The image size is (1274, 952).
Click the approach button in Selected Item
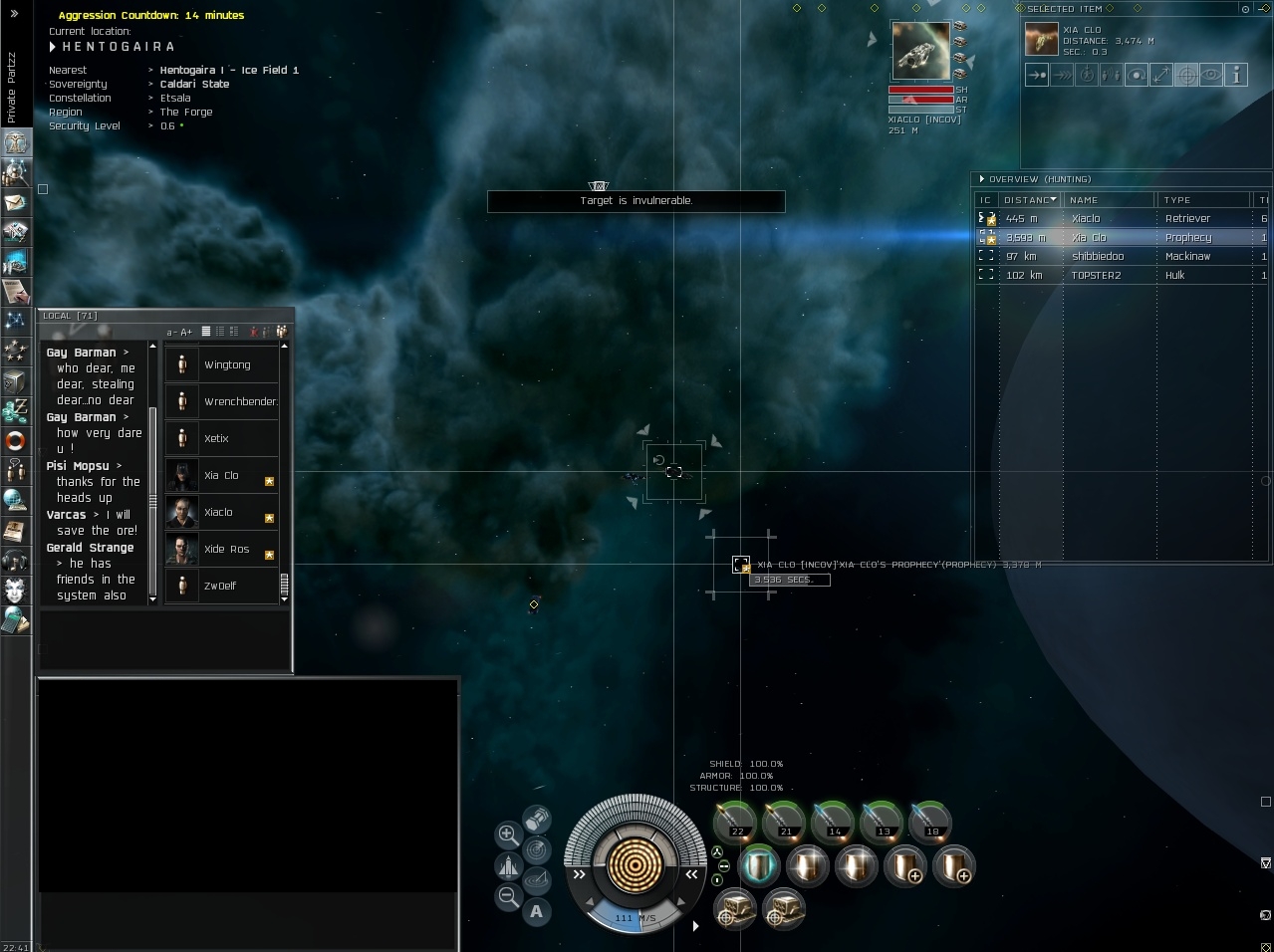pyautogui.click(x=1037, y=75)
